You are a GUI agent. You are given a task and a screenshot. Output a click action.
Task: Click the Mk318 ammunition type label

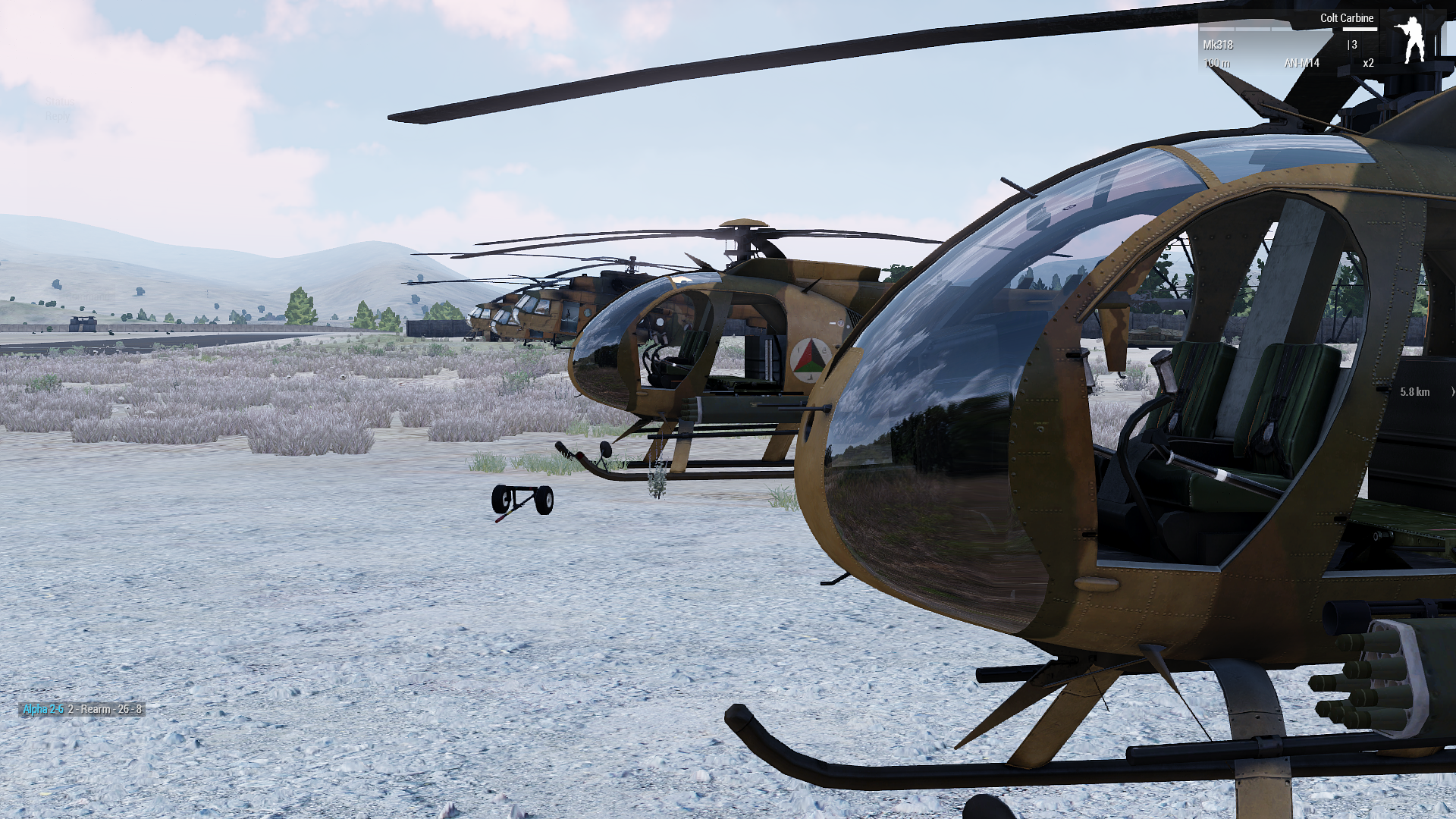1218,44
